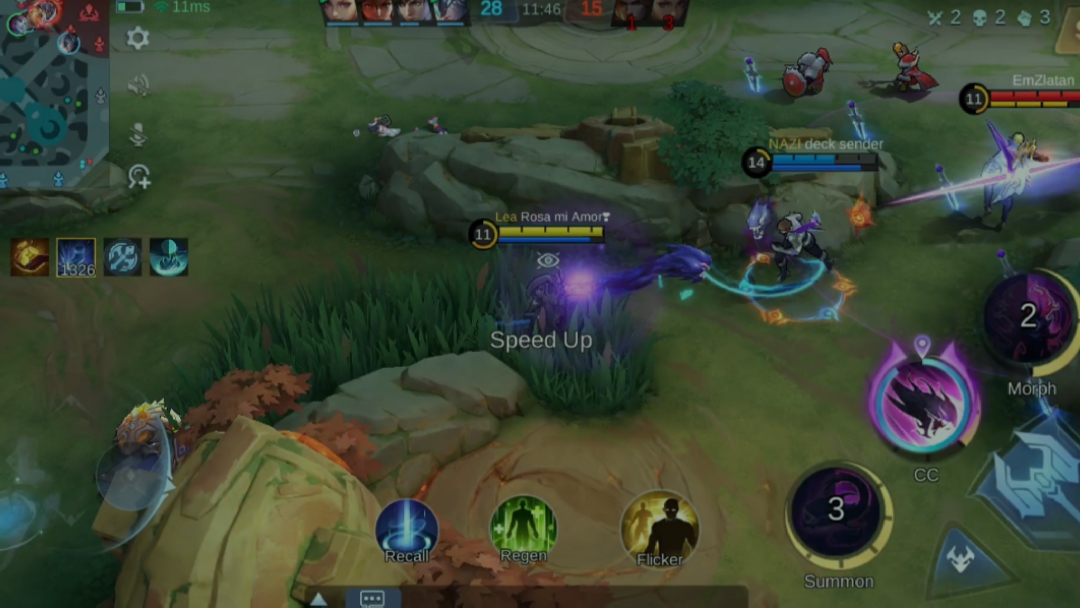Screen dimensions: 1080x608
Task: Toggle the muted microphone icon
Action: coord(138,133)
